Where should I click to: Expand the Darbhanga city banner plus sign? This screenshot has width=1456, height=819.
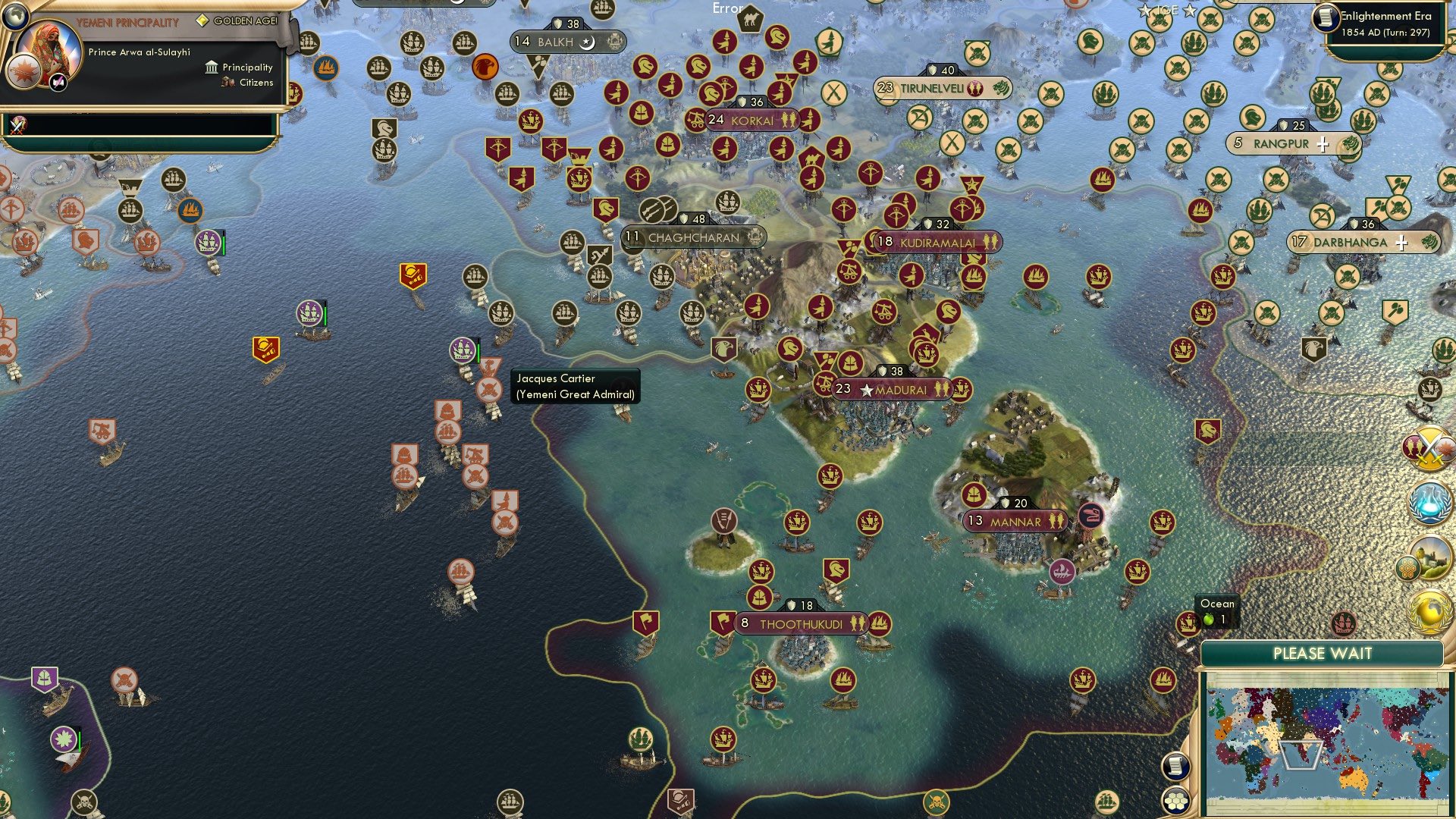click(x=1400, y=243)
